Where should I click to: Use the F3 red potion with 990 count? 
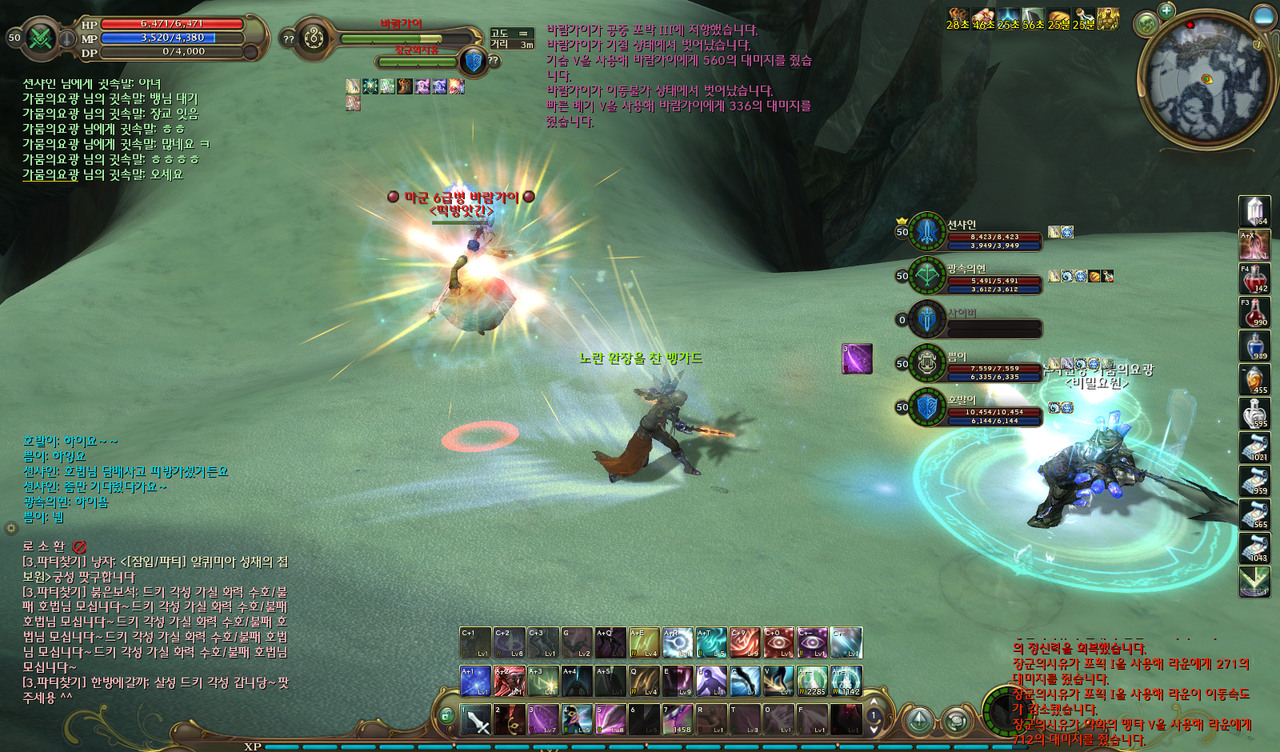(1254, 313)
